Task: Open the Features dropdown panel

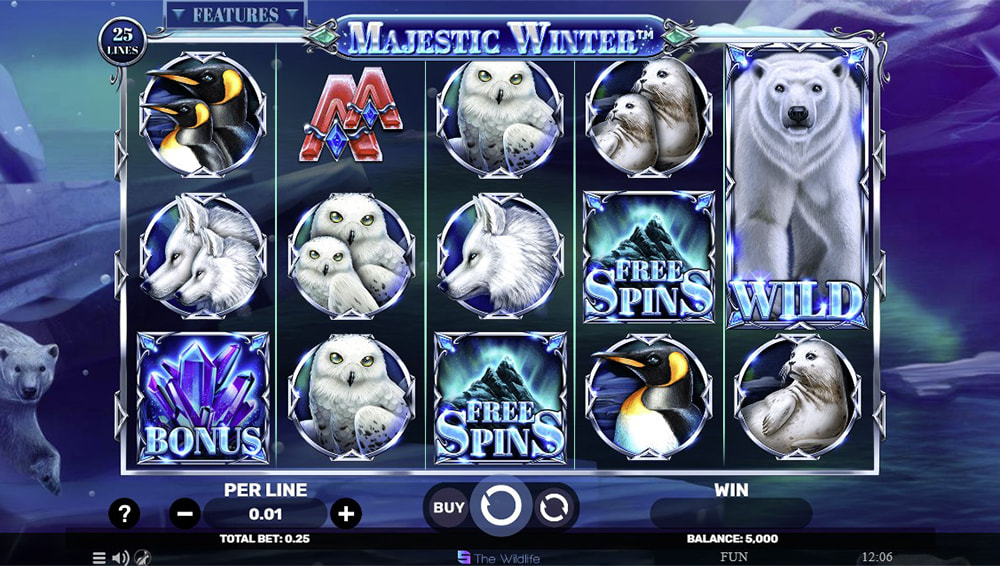Action: (235, 15)
